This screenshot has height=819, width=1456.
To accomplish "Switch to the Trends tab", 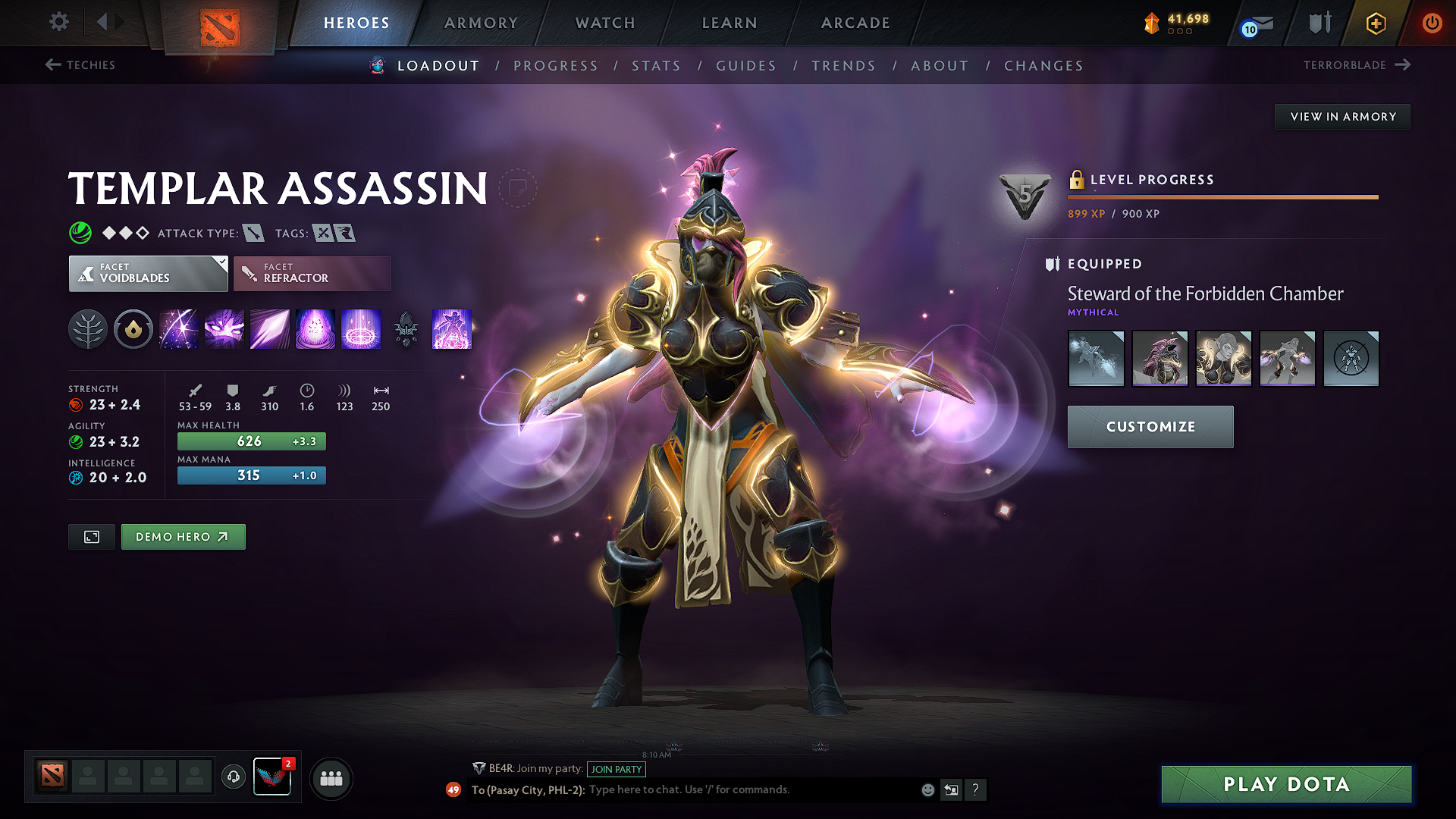I will 843,66.
